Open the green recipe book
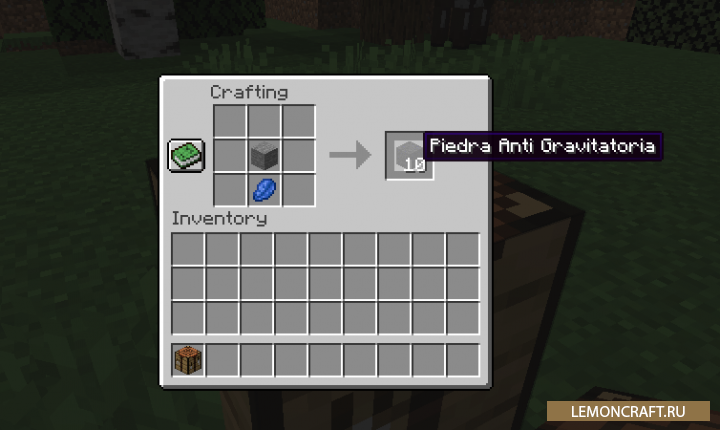Image resolution: width=720 pixels, height=430 pixels. click(x=186, y=155)
